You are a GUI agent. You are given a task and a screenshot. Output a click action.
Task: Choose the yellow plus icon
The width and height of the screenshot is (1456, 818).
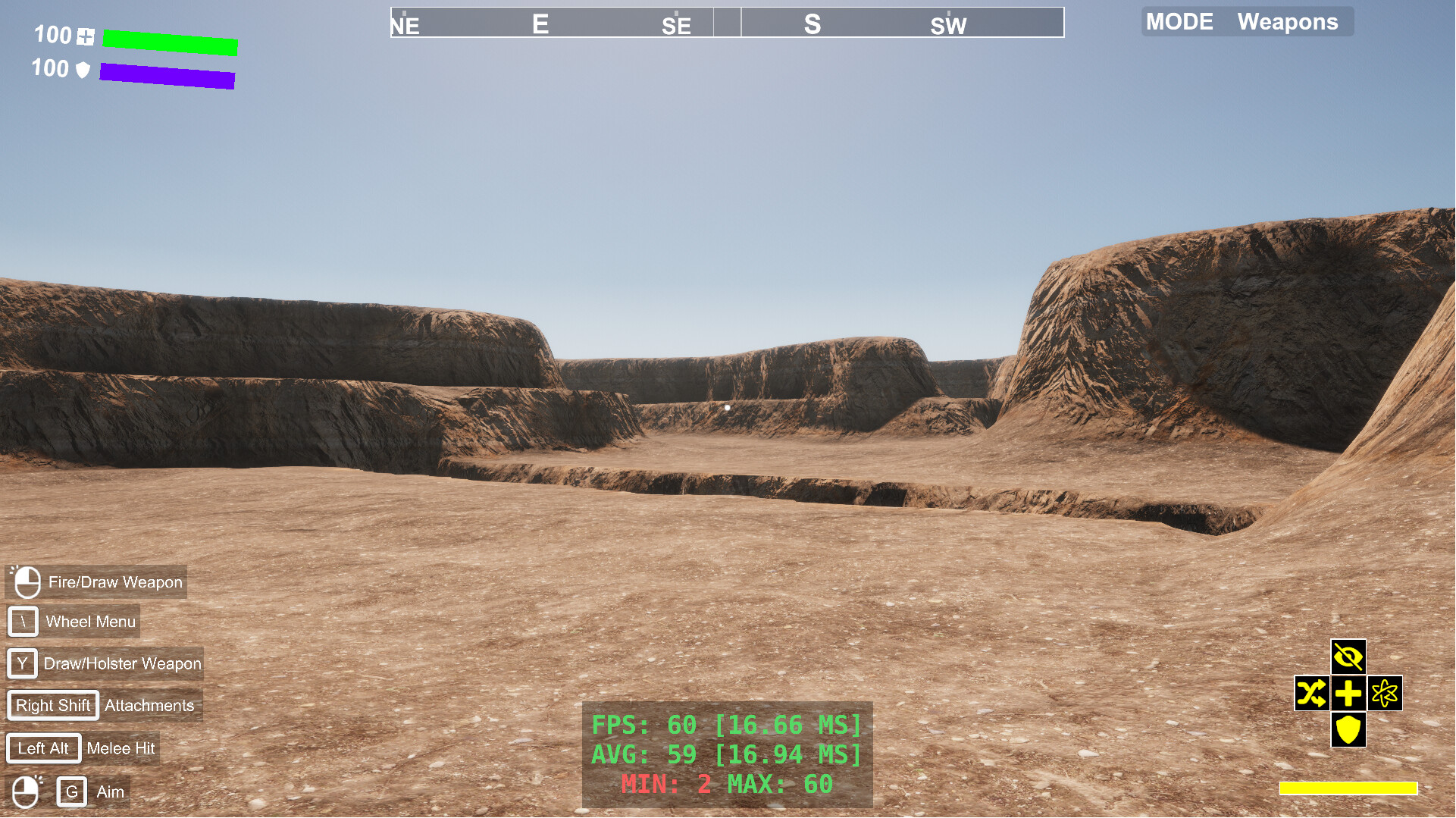pyautogui.click(x=1348, y=693)
